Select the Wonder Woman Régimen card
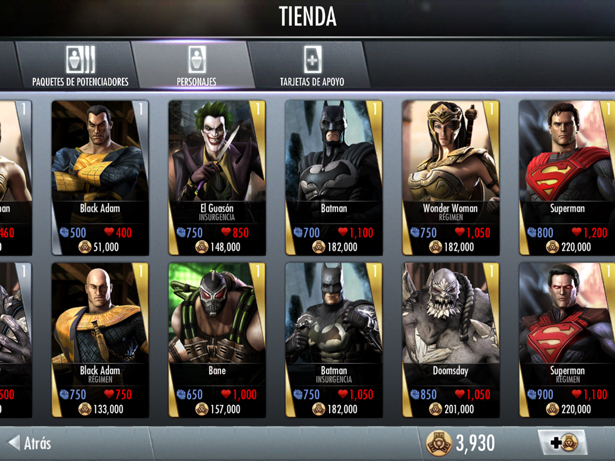Viewport: 615px width, 461px height. coord(450,175)
